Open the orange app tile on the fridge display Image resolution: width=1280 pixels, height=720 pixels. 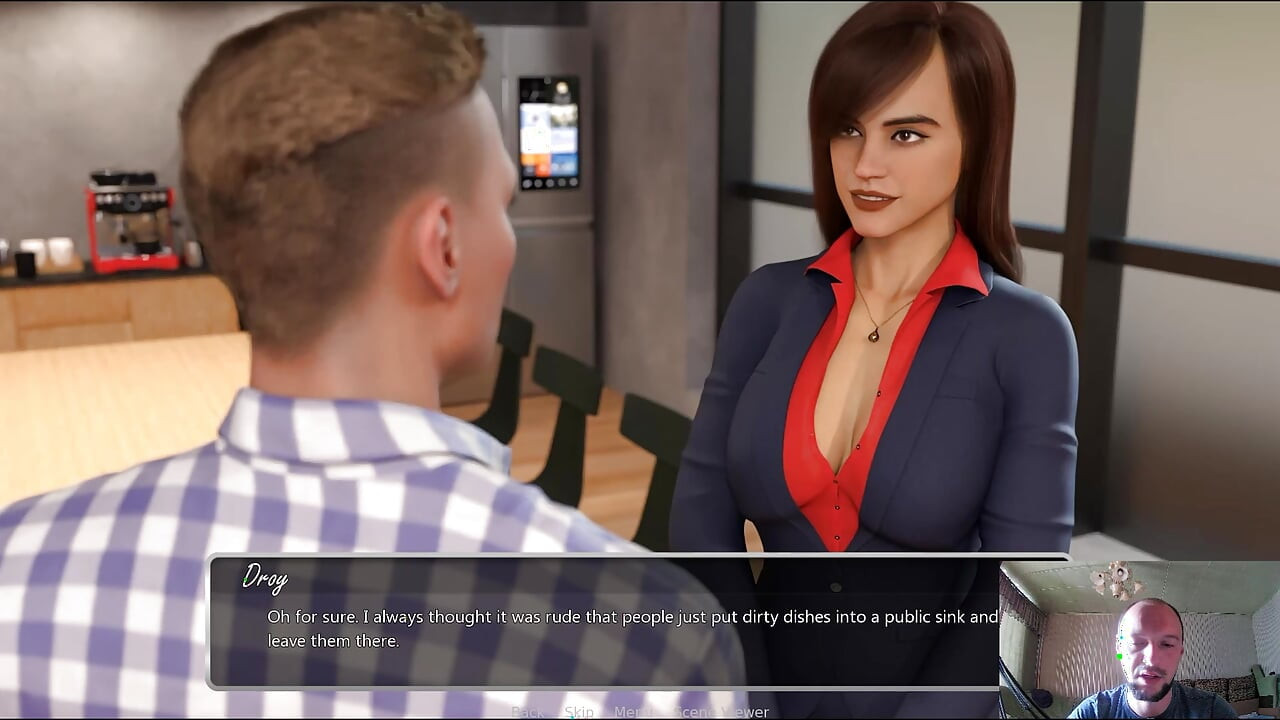(534, 164)
